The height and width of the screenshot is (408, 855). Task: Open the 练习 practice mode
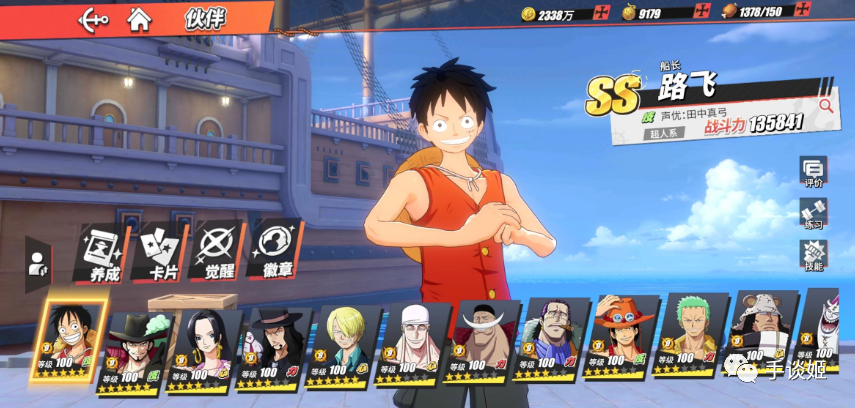(x=812, y=214)
